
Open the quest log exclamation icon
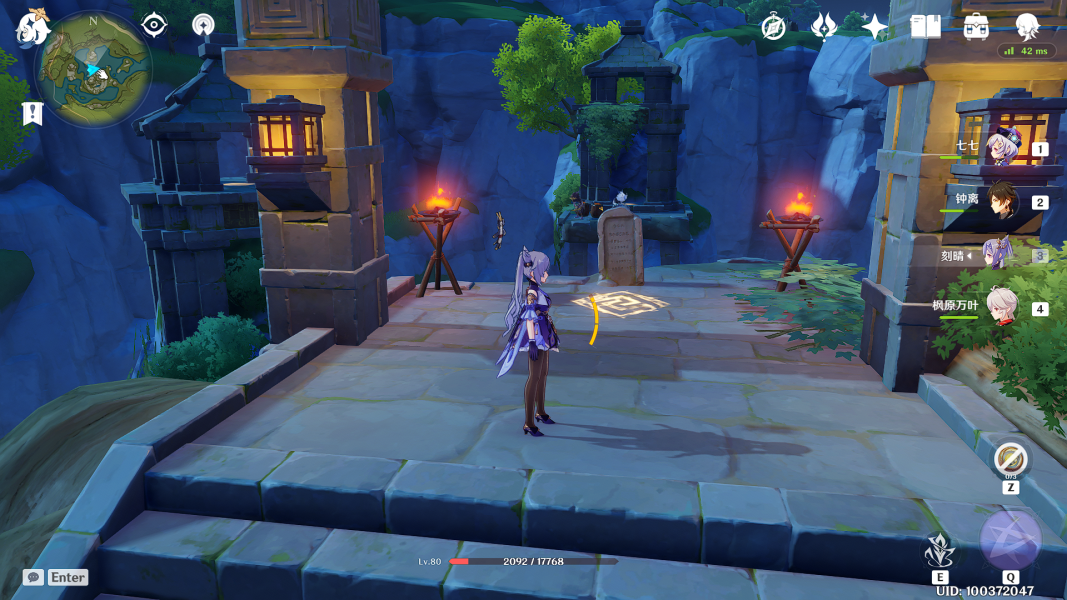(x=32, y=113)
